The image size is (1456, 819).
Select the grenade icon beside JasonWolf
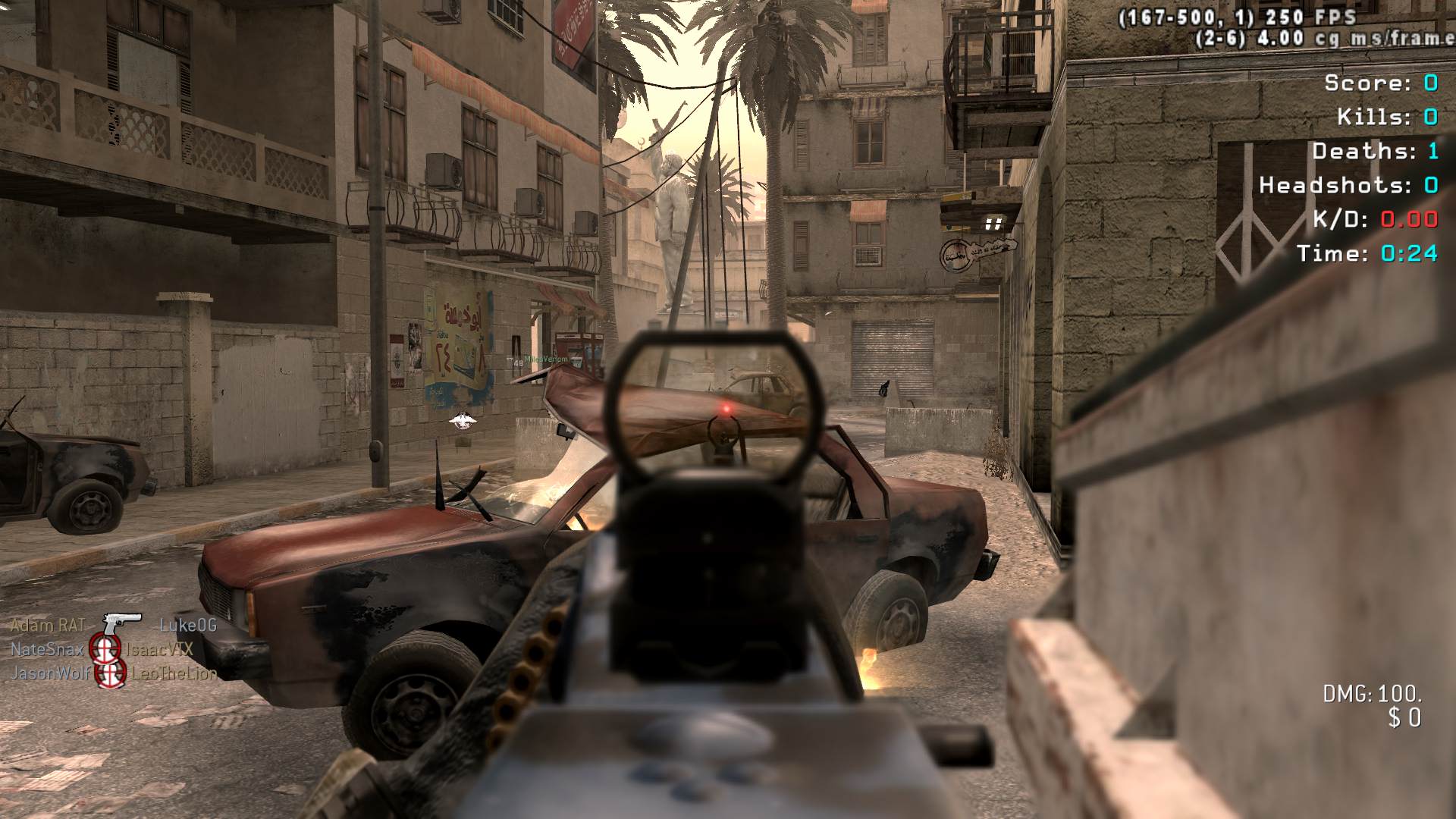[111, 673]
